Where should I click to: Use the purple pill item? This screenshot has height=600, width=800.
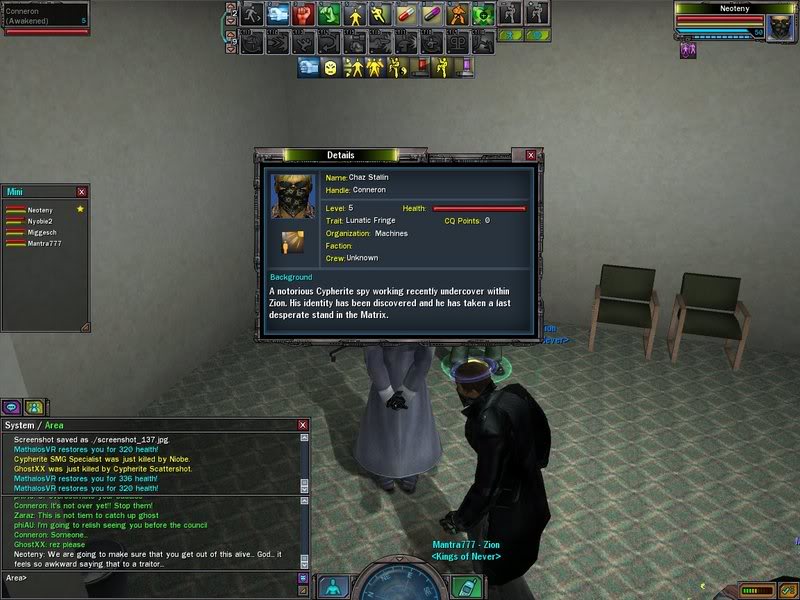tap(433, 14)
